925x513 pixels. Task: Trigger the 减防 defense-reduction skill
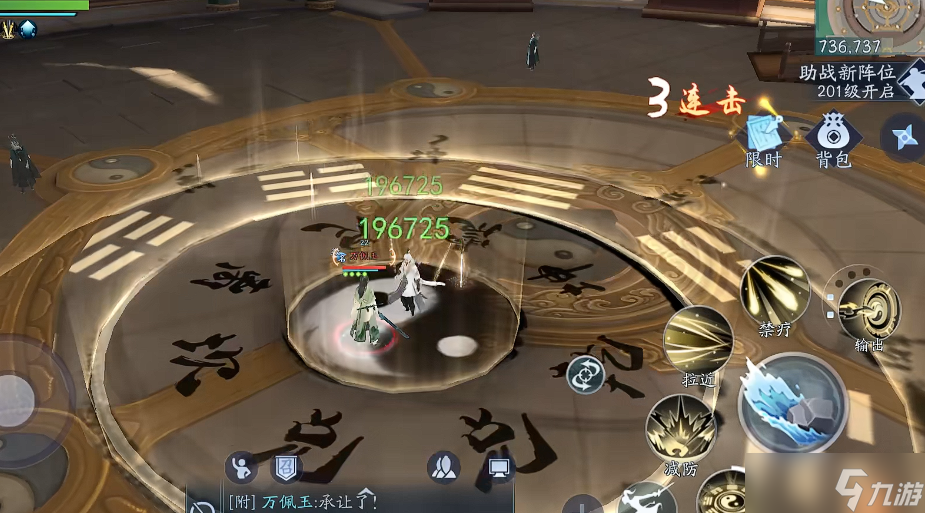tap(680, 430)
